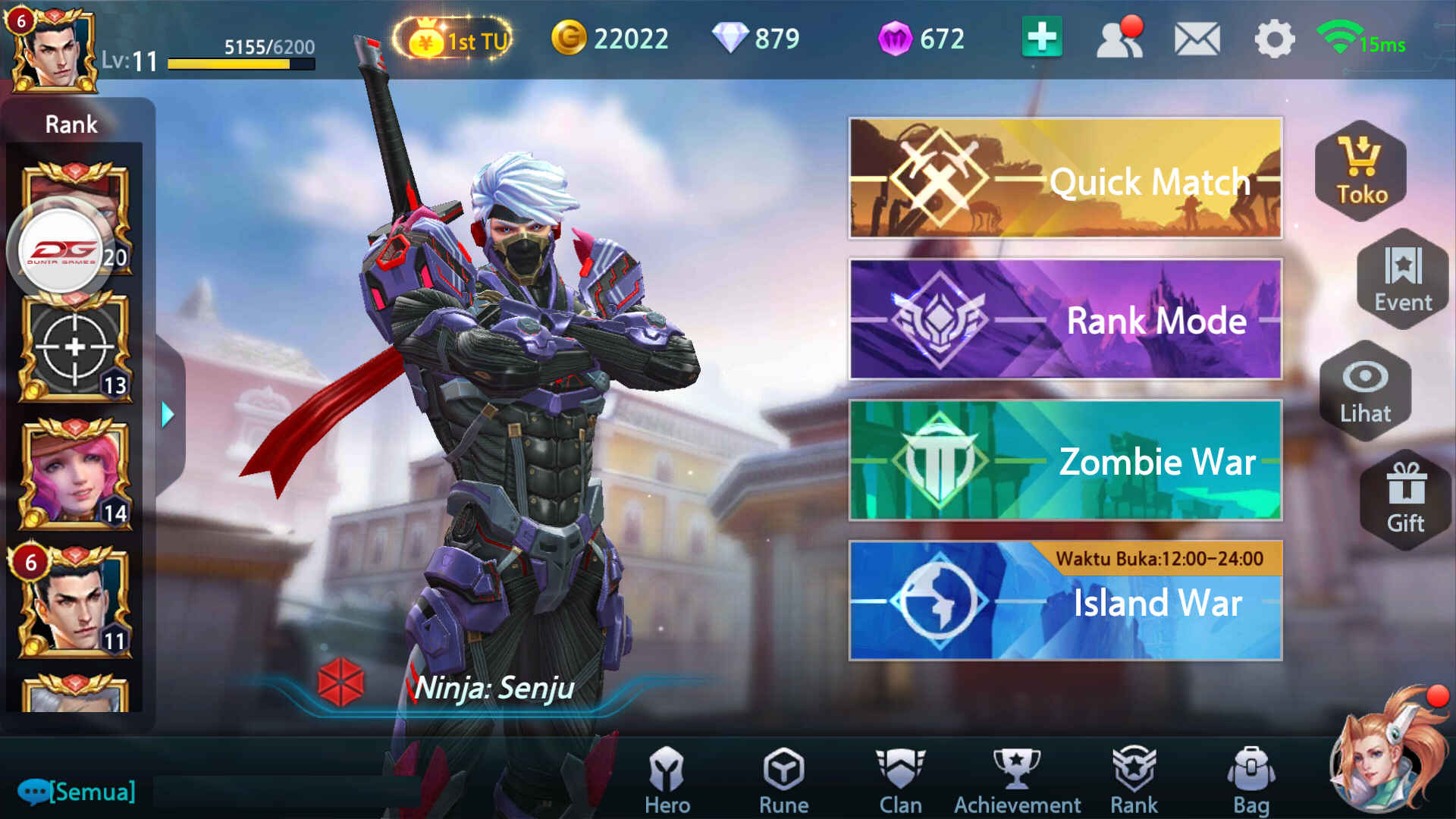Open the Event panel icon
The image size is (1456, 819).
pyautogui.click(x=1401, y=281)
